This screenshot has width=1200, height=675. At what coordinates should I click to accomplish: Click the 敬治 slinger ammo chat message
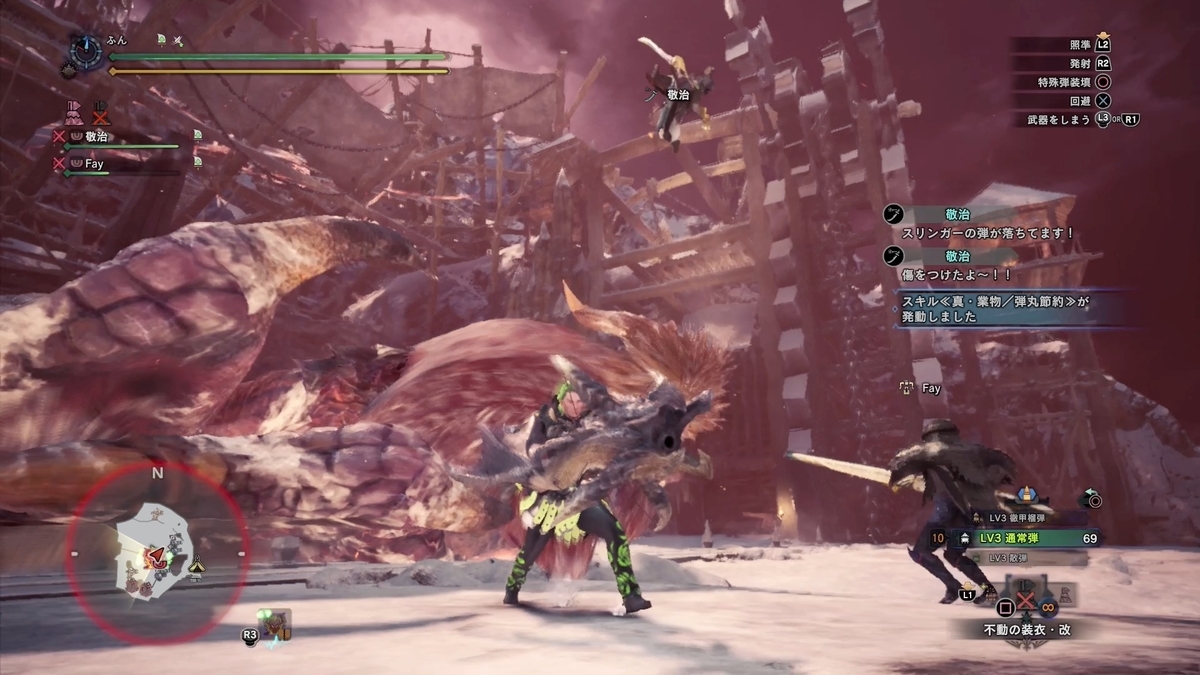coord(985,224)
